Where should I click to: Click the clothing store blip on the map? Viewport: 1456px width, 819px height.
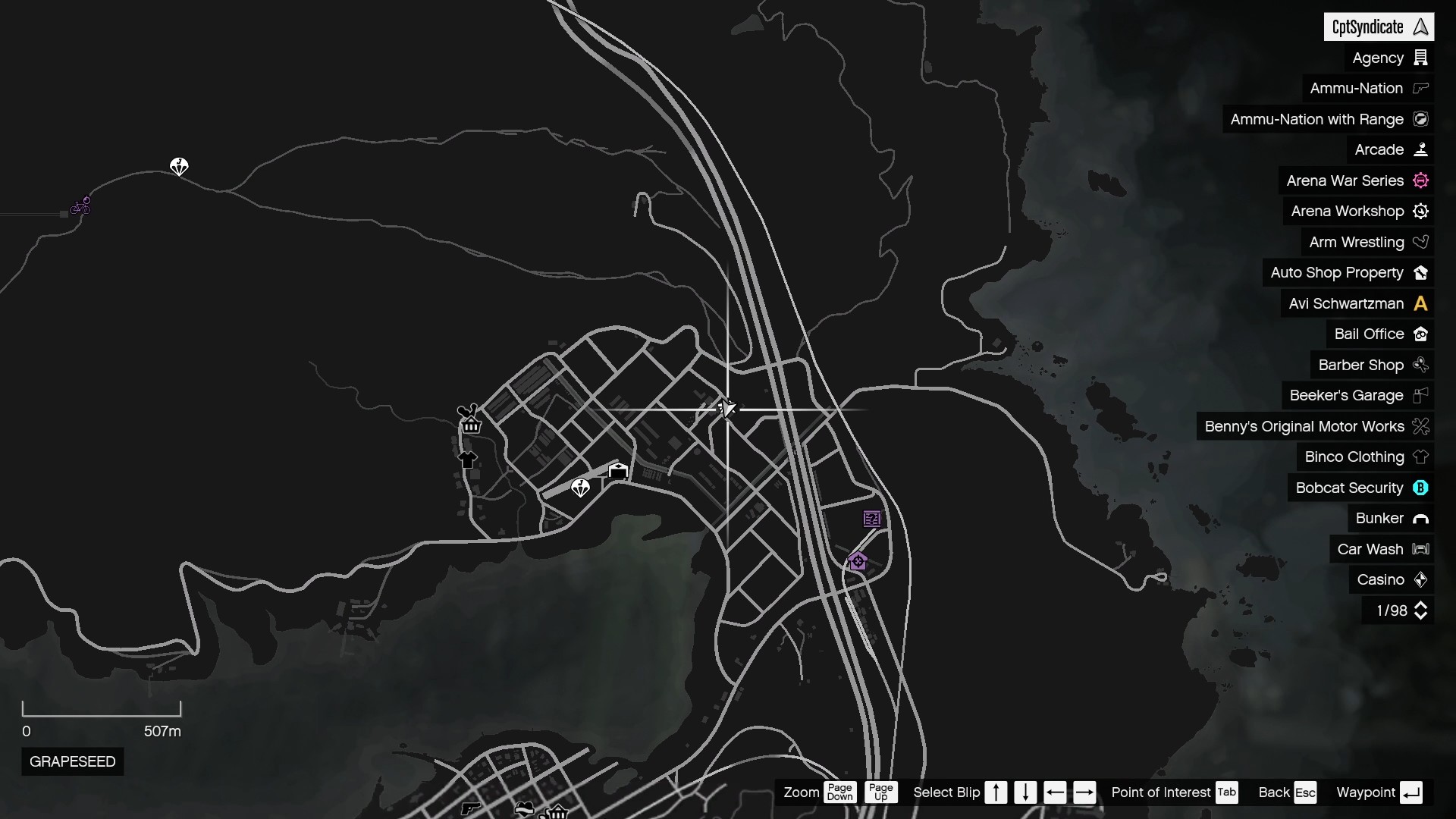(469, 460)
